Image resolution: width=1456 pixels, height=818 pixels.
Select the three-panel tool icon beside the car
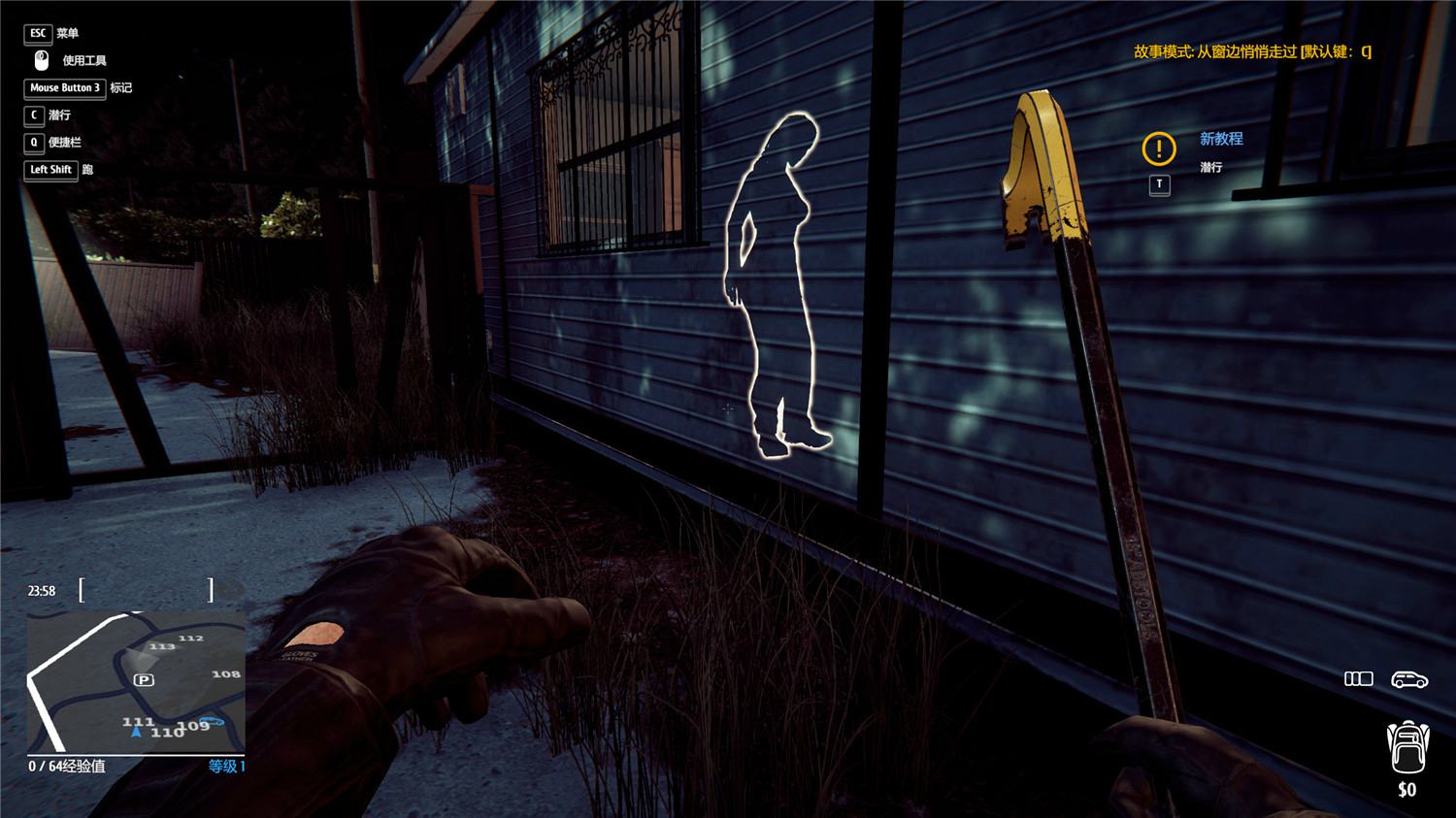1358,679
